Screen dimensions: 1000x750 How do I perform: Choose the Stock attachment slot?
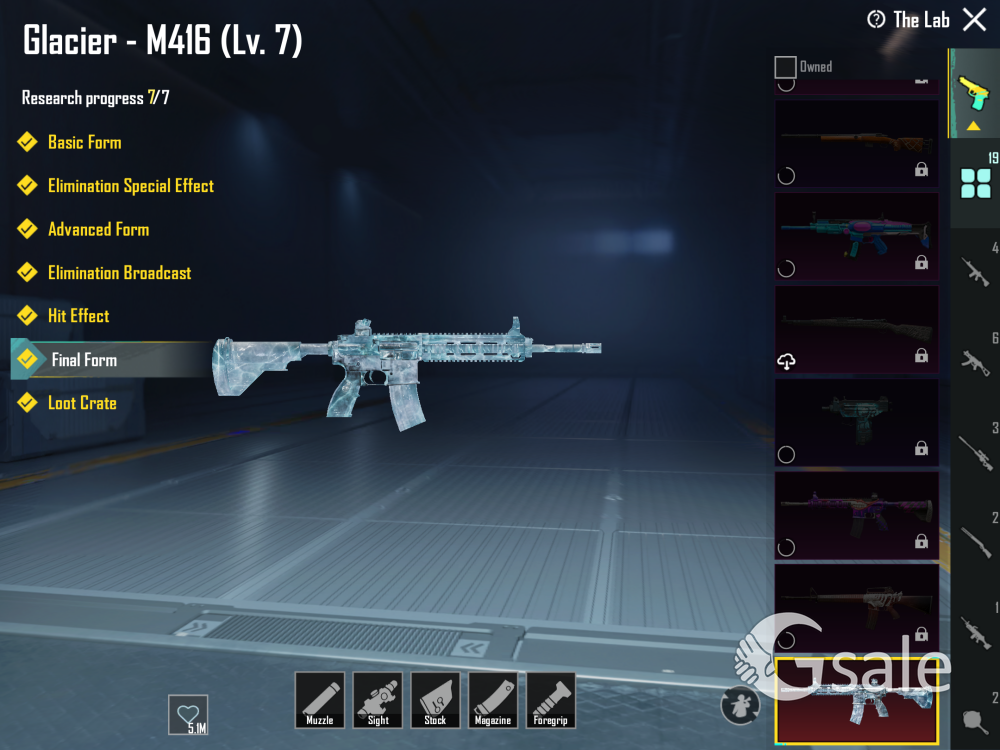coord(435,699)
